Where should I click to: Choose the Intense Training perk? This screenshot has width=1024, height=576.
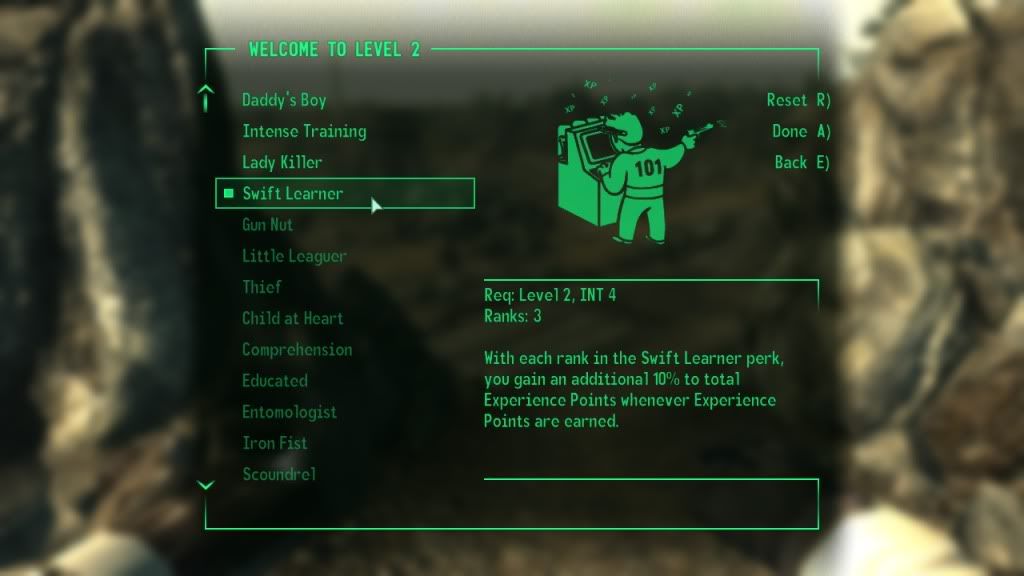coord(304,131)
